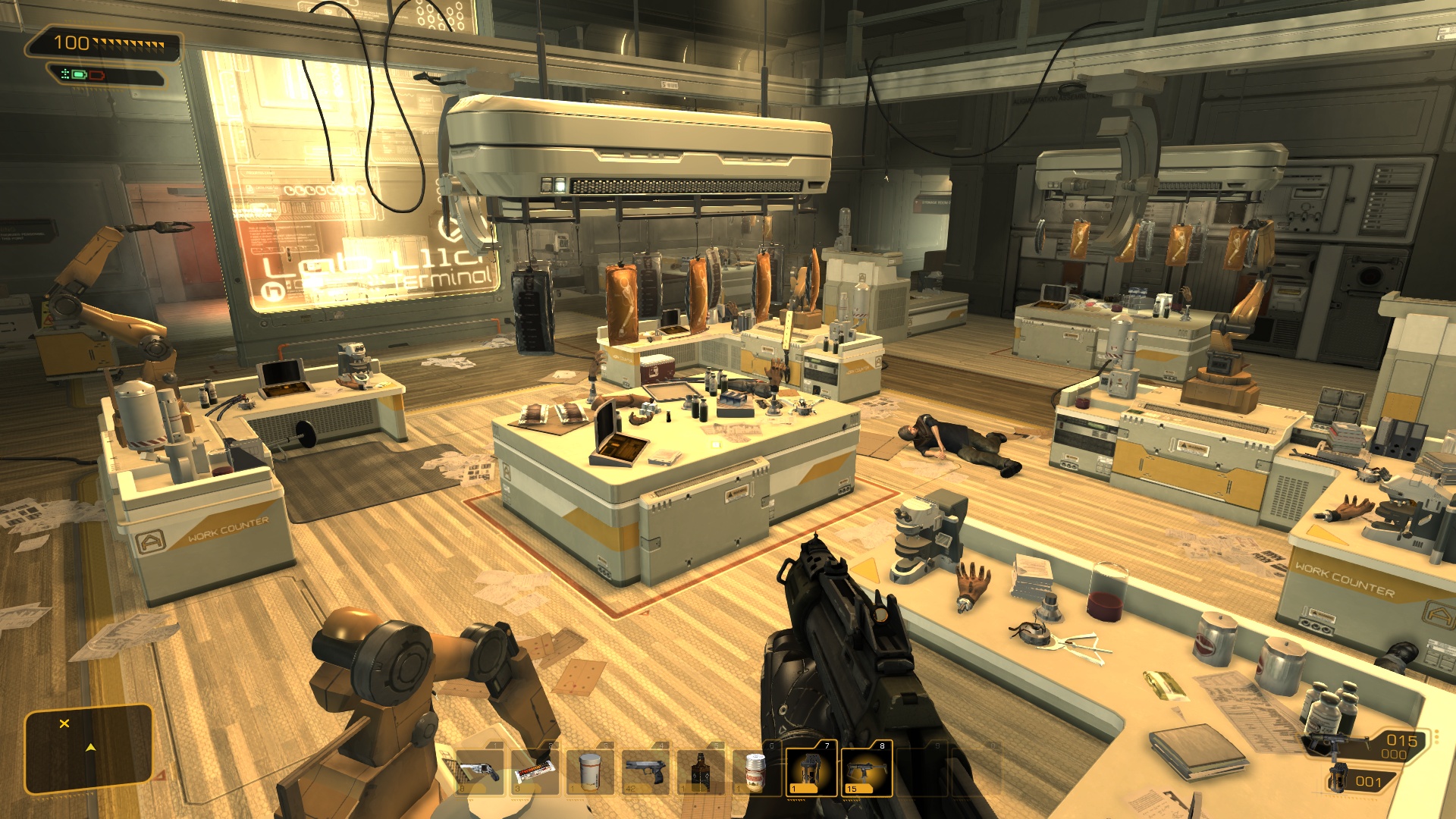The width and height of the screenshot is (1456, 819).
Task: Select the white pill bottle slot
Action: (x=590, y=770)
